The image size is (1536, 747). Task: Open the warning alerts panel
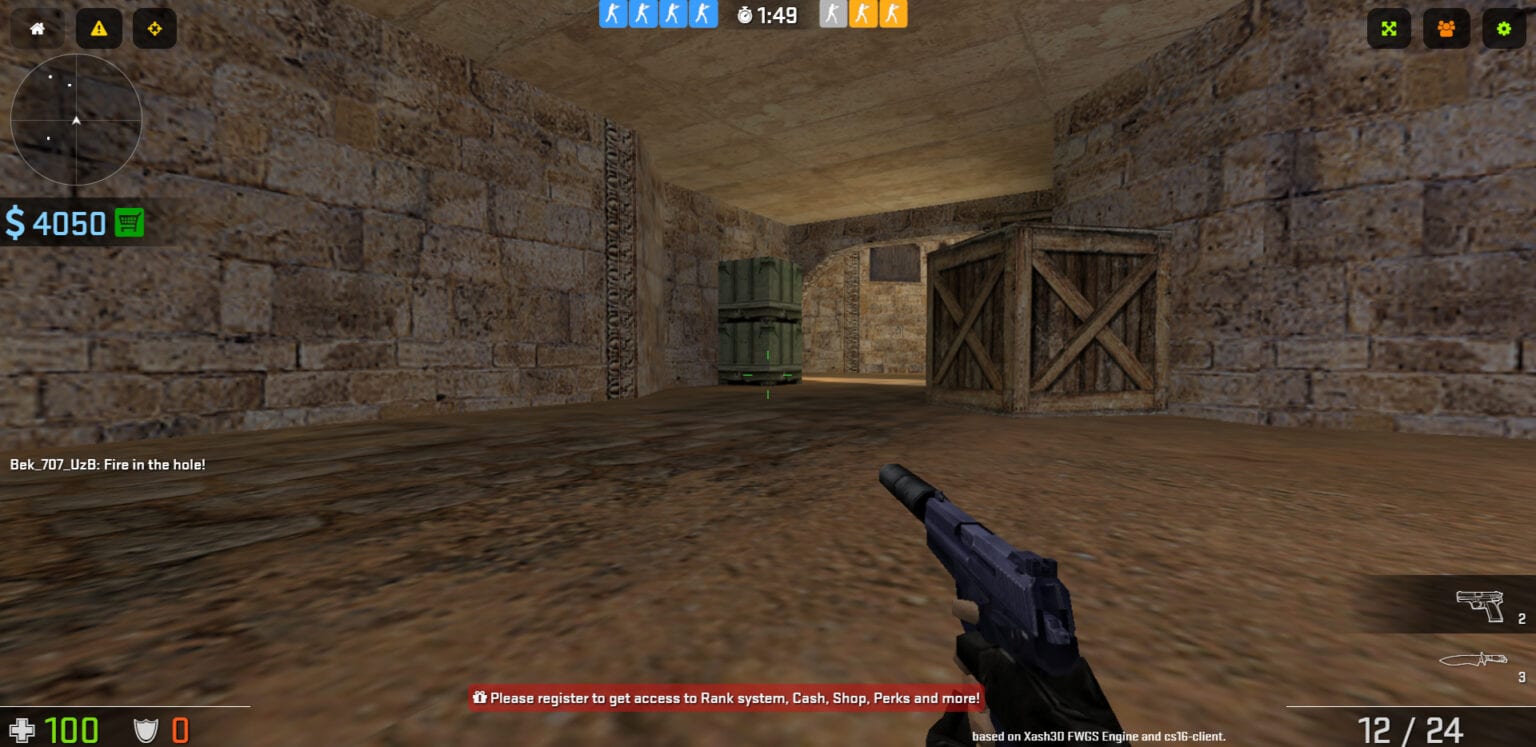(97, 28)
